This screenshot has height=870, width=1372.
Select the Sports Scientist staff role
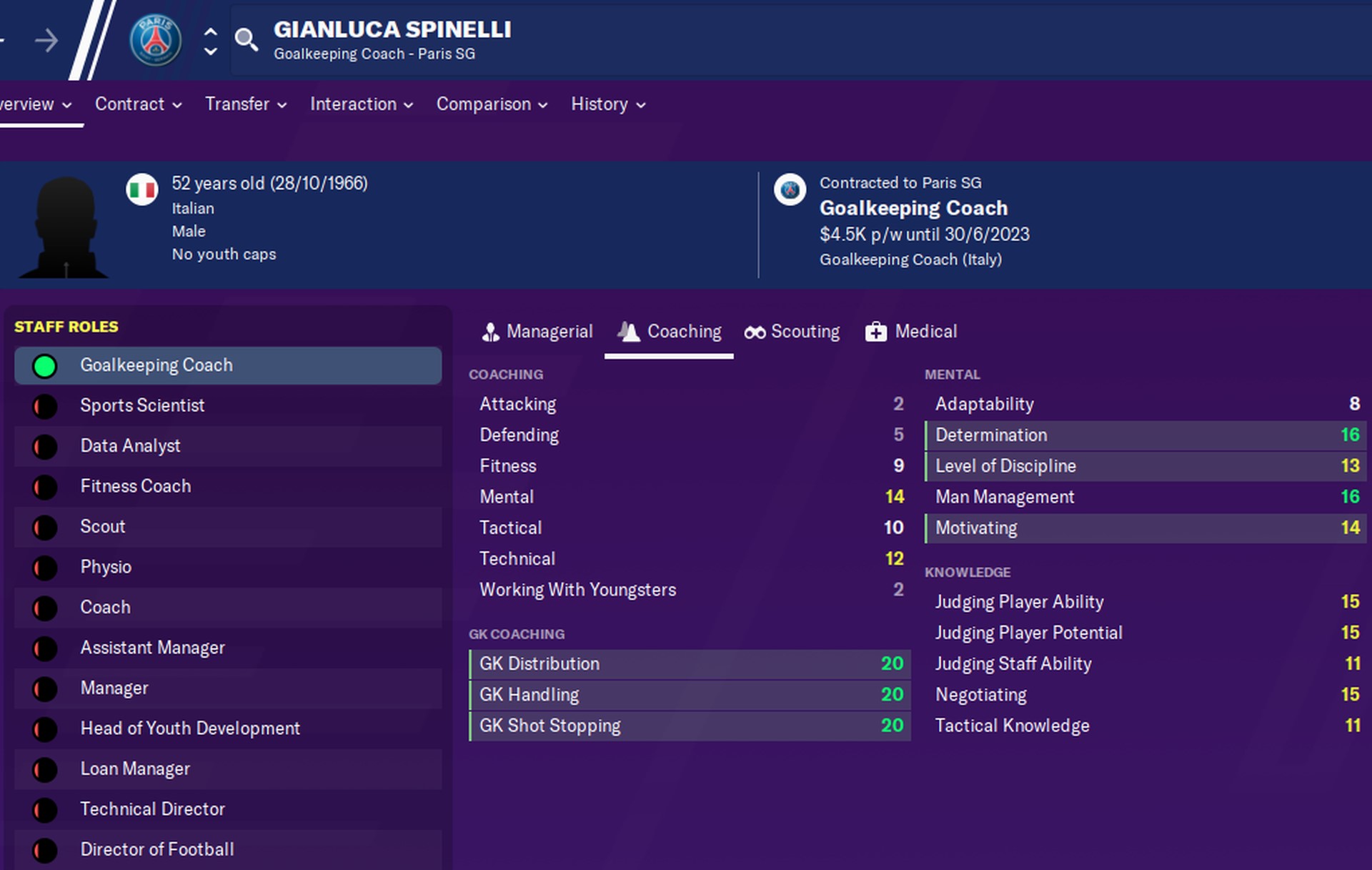pos(142,405)
